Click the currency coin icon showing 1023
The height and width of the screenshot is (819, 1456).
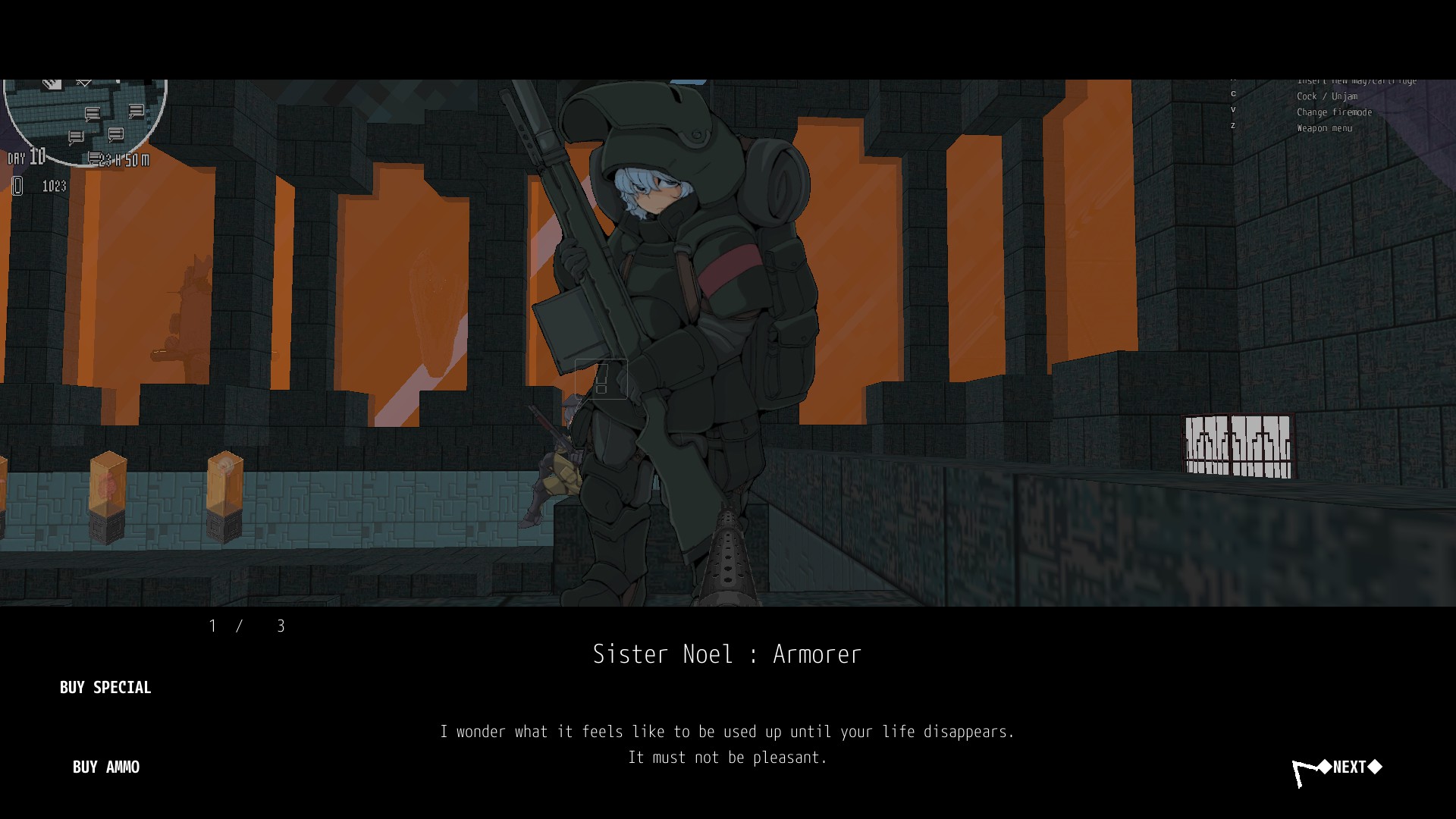(x=16, y=187)
